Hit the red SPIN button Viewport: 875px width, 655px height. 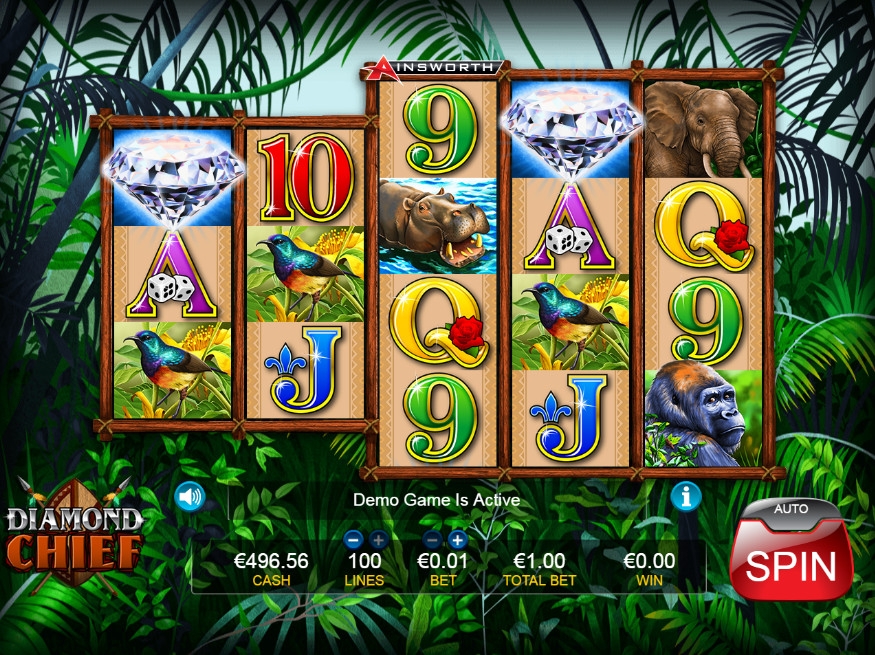click(790, 564)
